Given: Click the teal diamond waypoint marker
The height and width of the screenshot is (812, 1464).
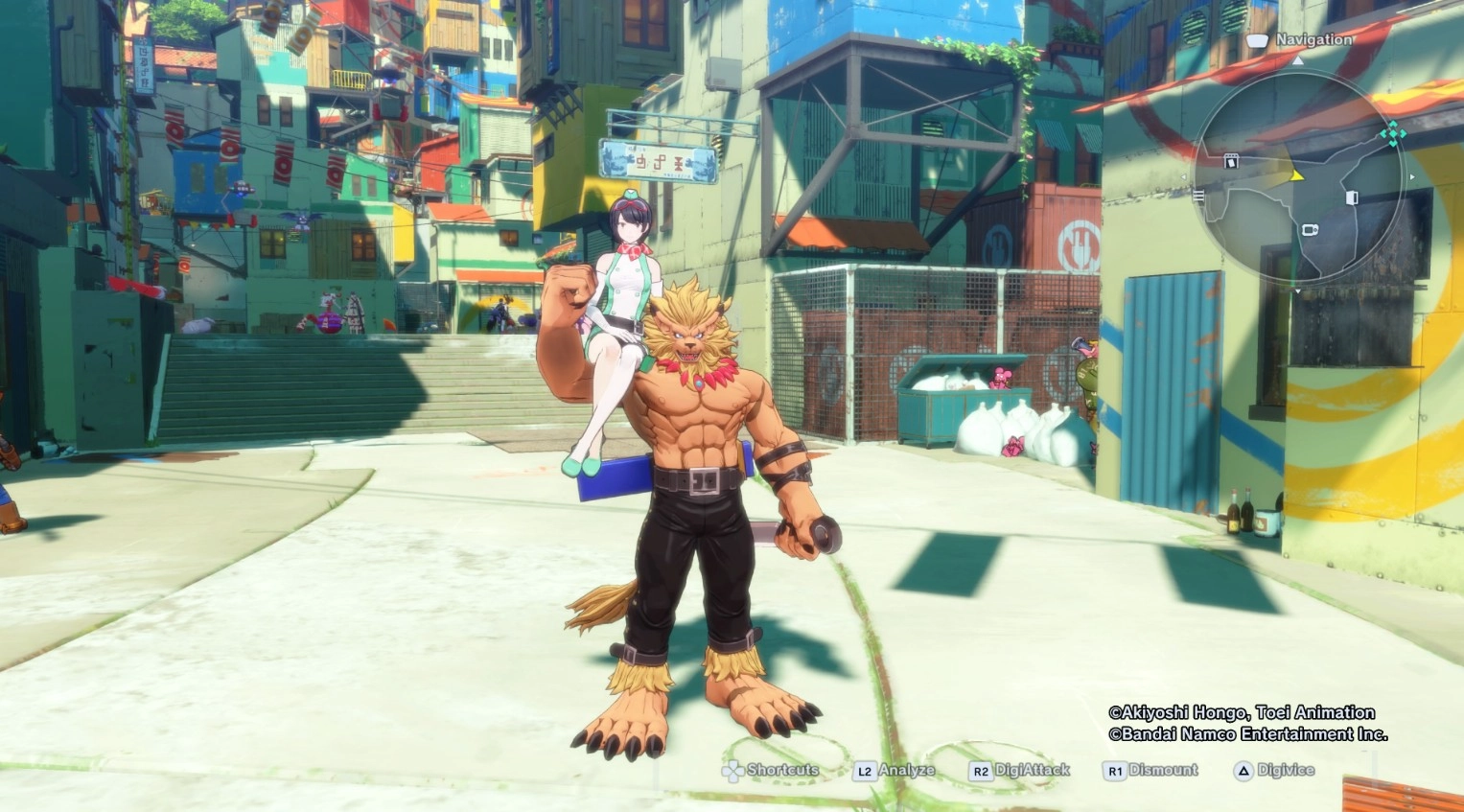Looking at the screenshot, I should pyautogui.click(x=1392, y=133).
